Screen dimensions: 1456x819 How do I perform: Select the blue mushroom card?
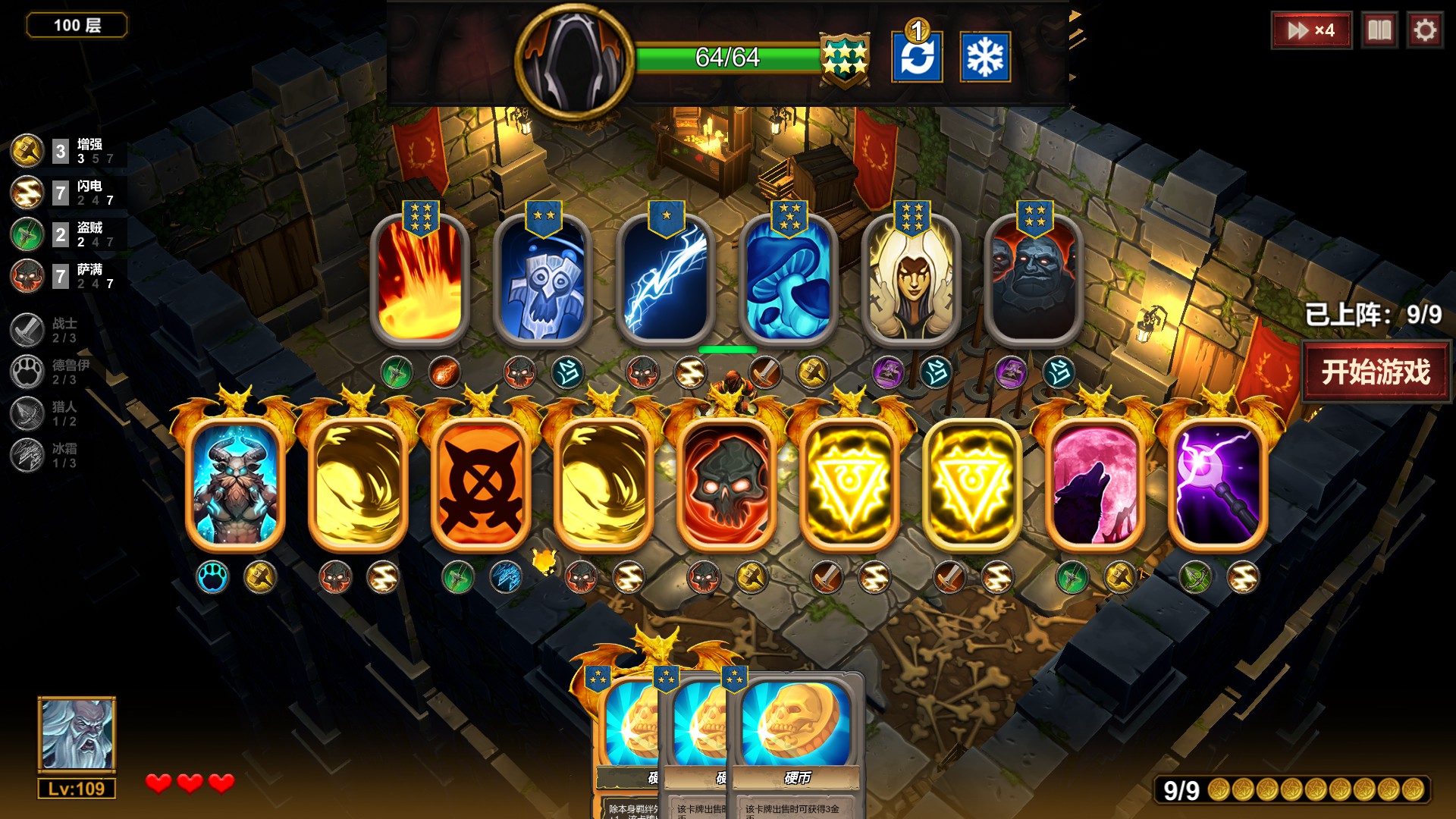point(788,279)
